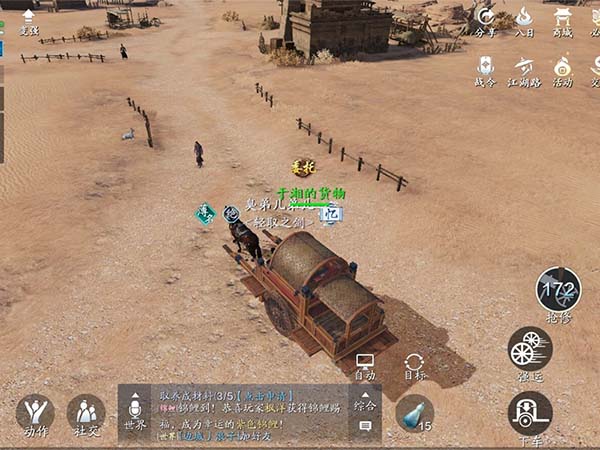Open the 商城 shop
600x450 pixels.
pos(563,19)
